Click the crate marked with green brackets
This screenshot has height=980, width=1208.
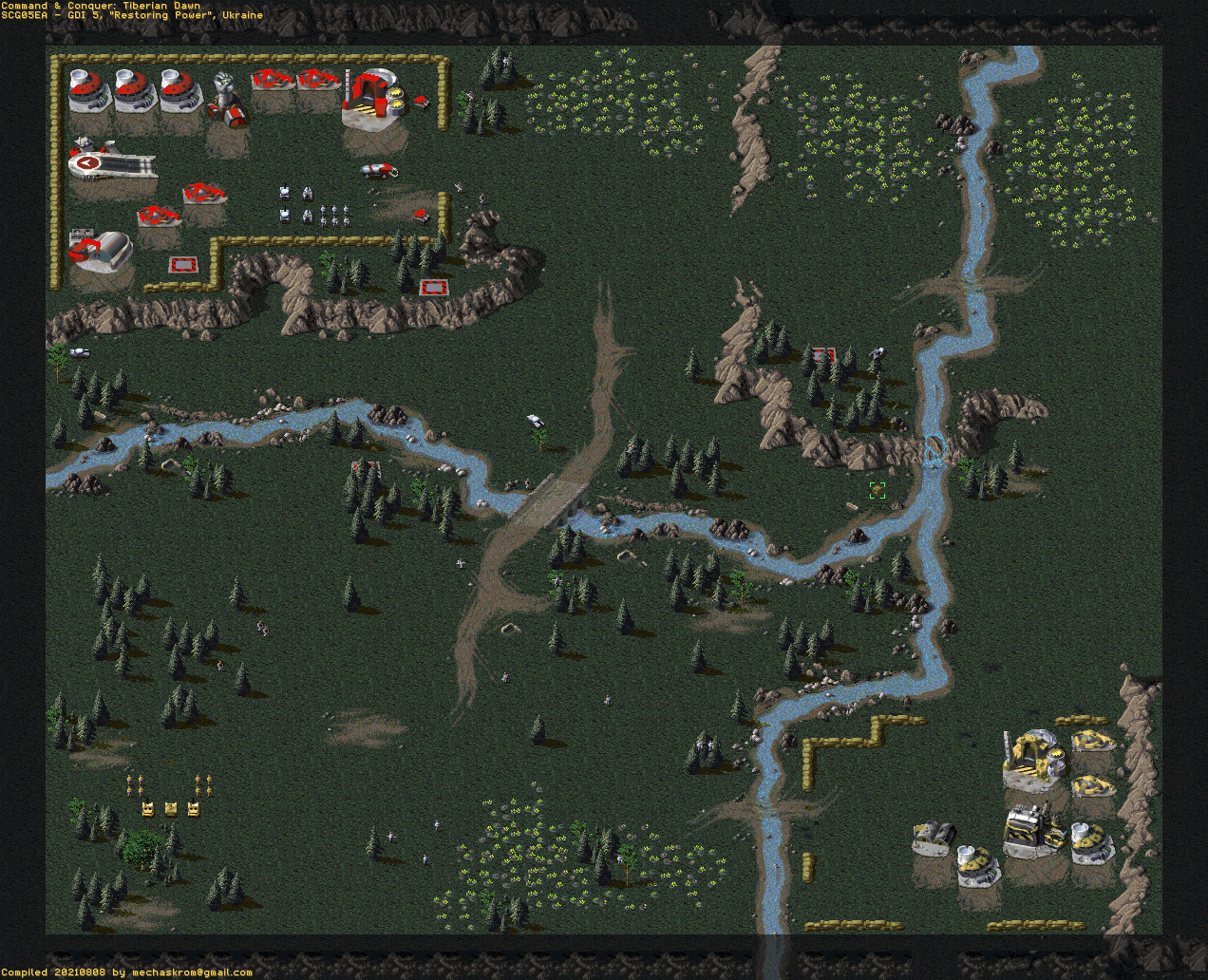click(878, 490)
